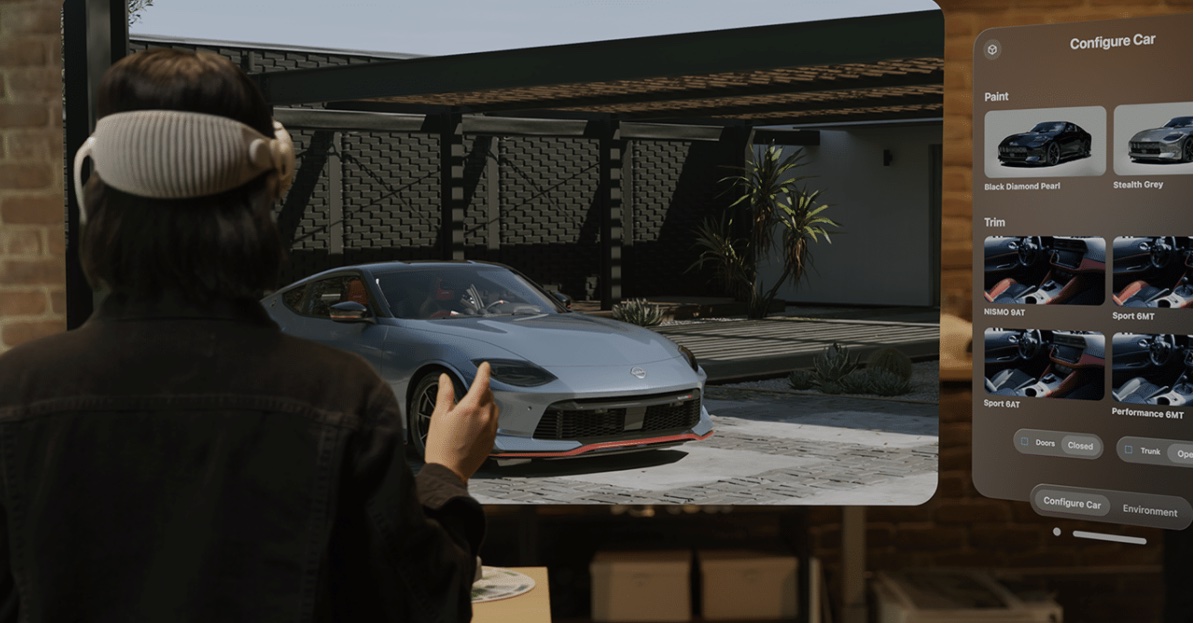Grab the window bar below the panel
The height and width of the screenshot is (623, 1200).
coord(1109,537)
